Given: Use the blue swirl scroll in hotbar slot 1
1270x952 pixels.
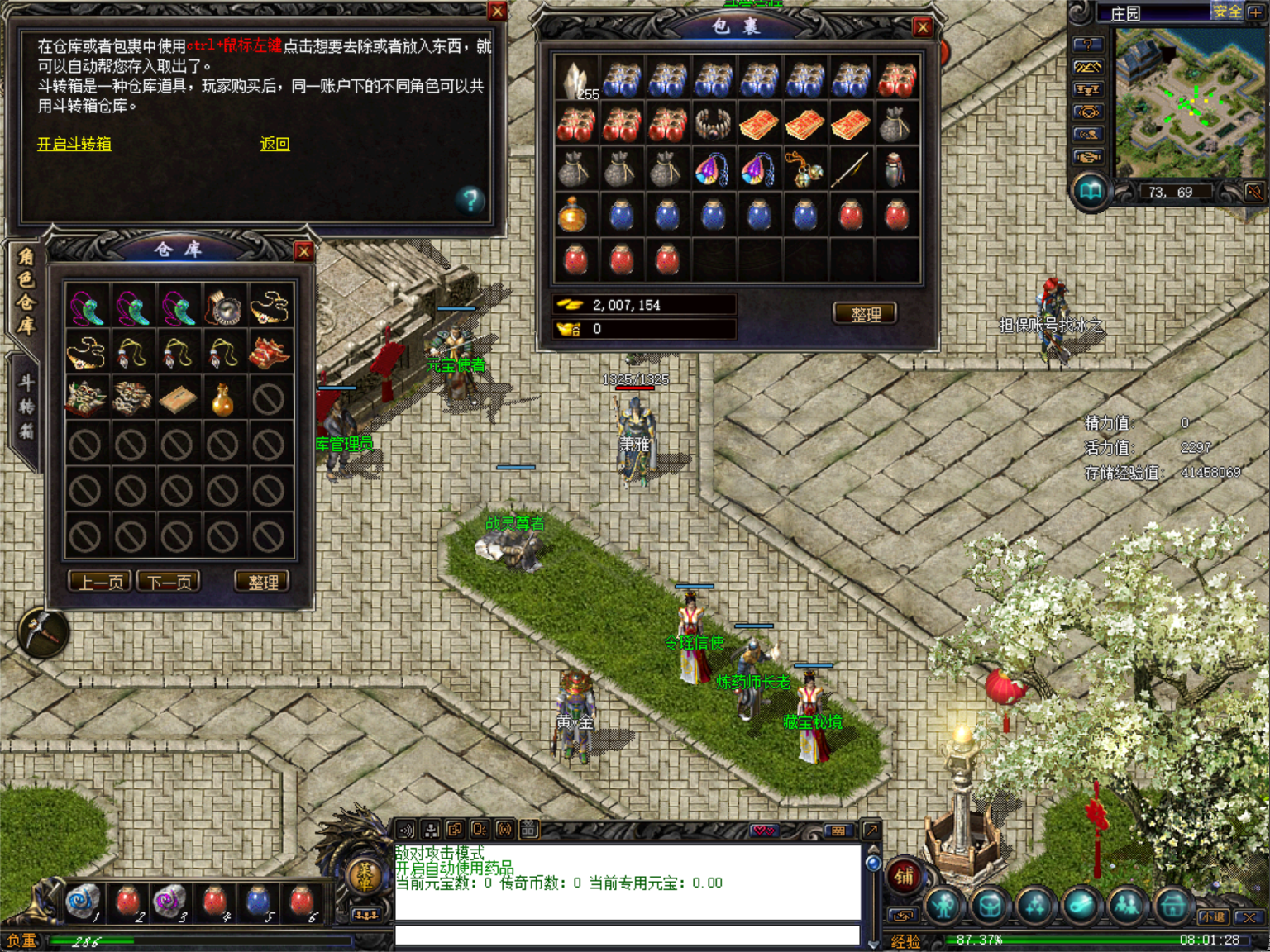Looking at the screenshot, I should point(82,900).
